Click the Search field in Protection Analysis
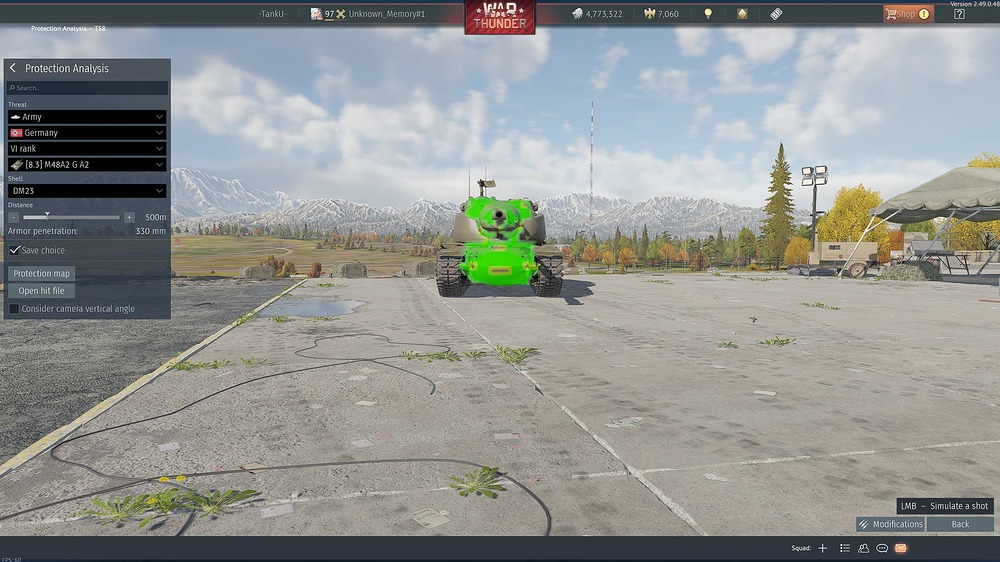This screenshot has height=562, width=1000. pos(88,88)
